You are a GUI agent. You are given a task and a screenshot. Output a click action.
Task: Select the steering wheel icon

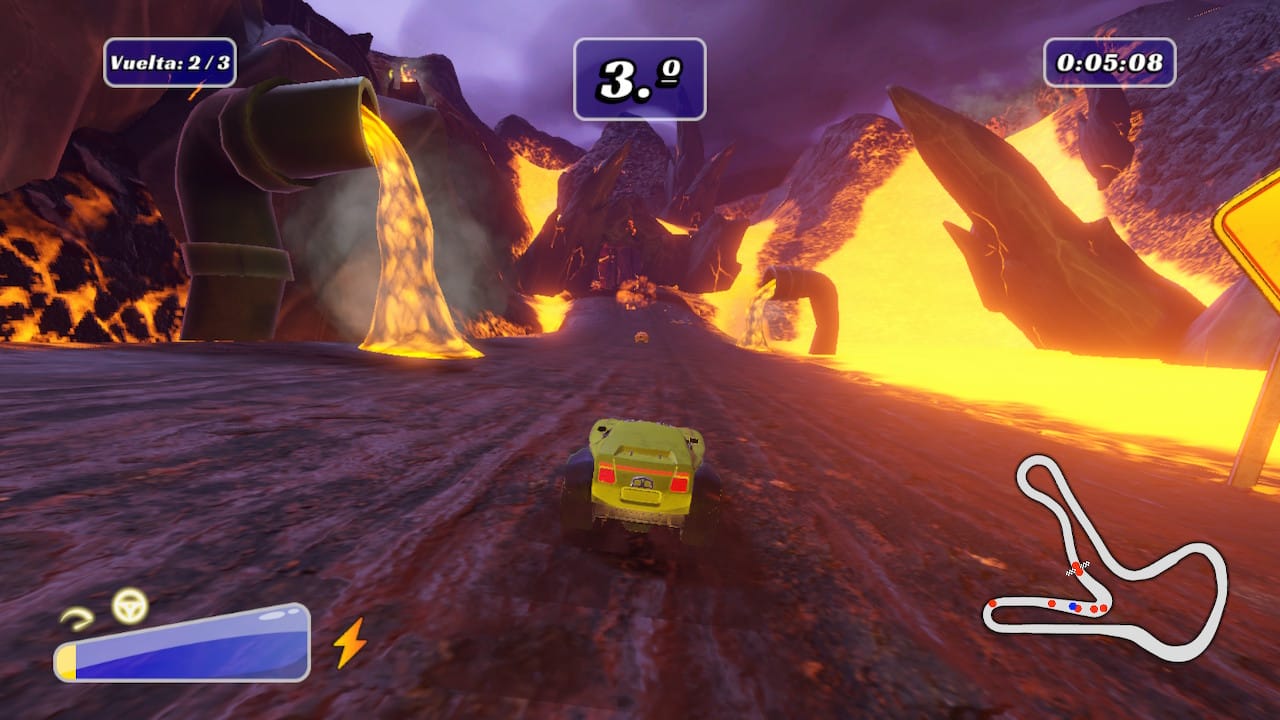click(x=129, y=605)
